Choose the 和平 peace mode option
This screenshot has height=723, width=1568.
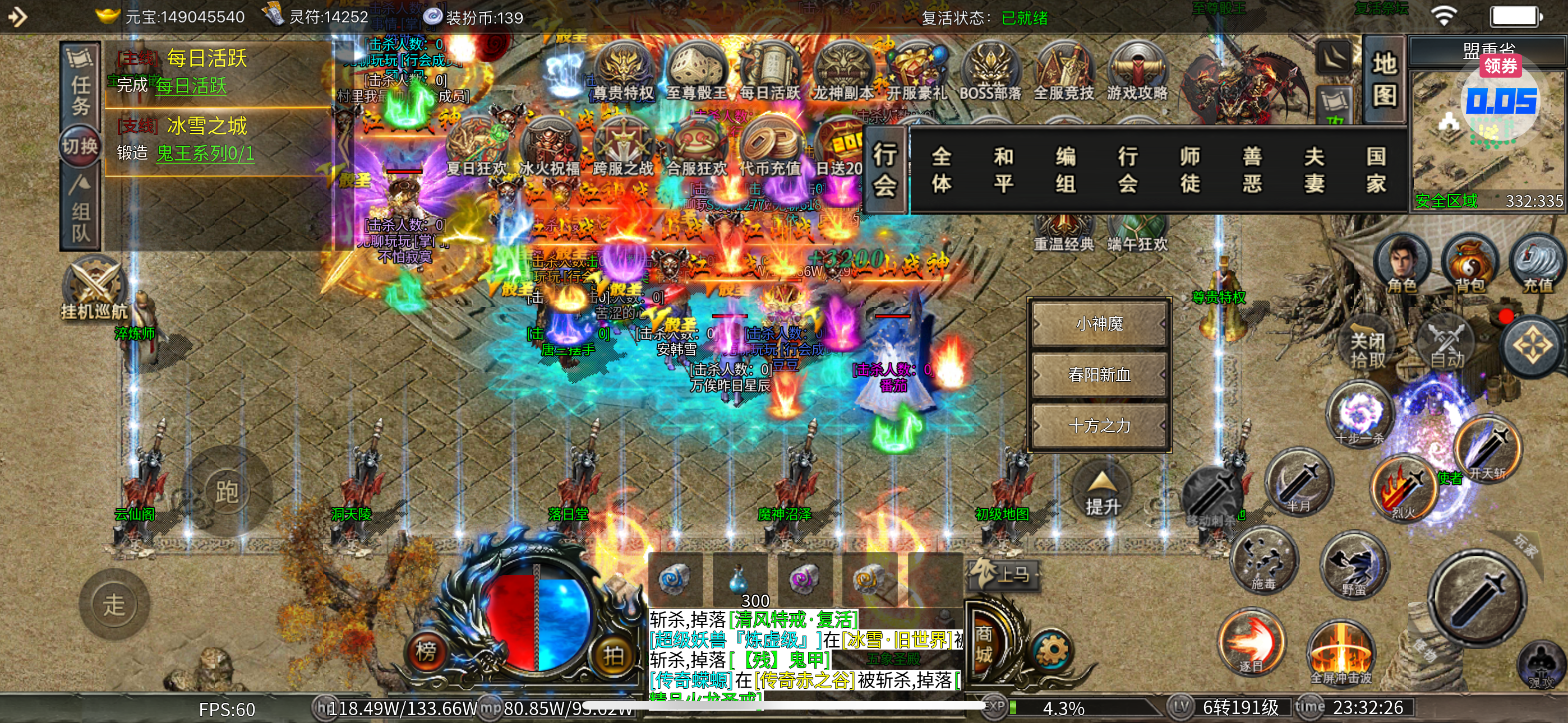1003,170
